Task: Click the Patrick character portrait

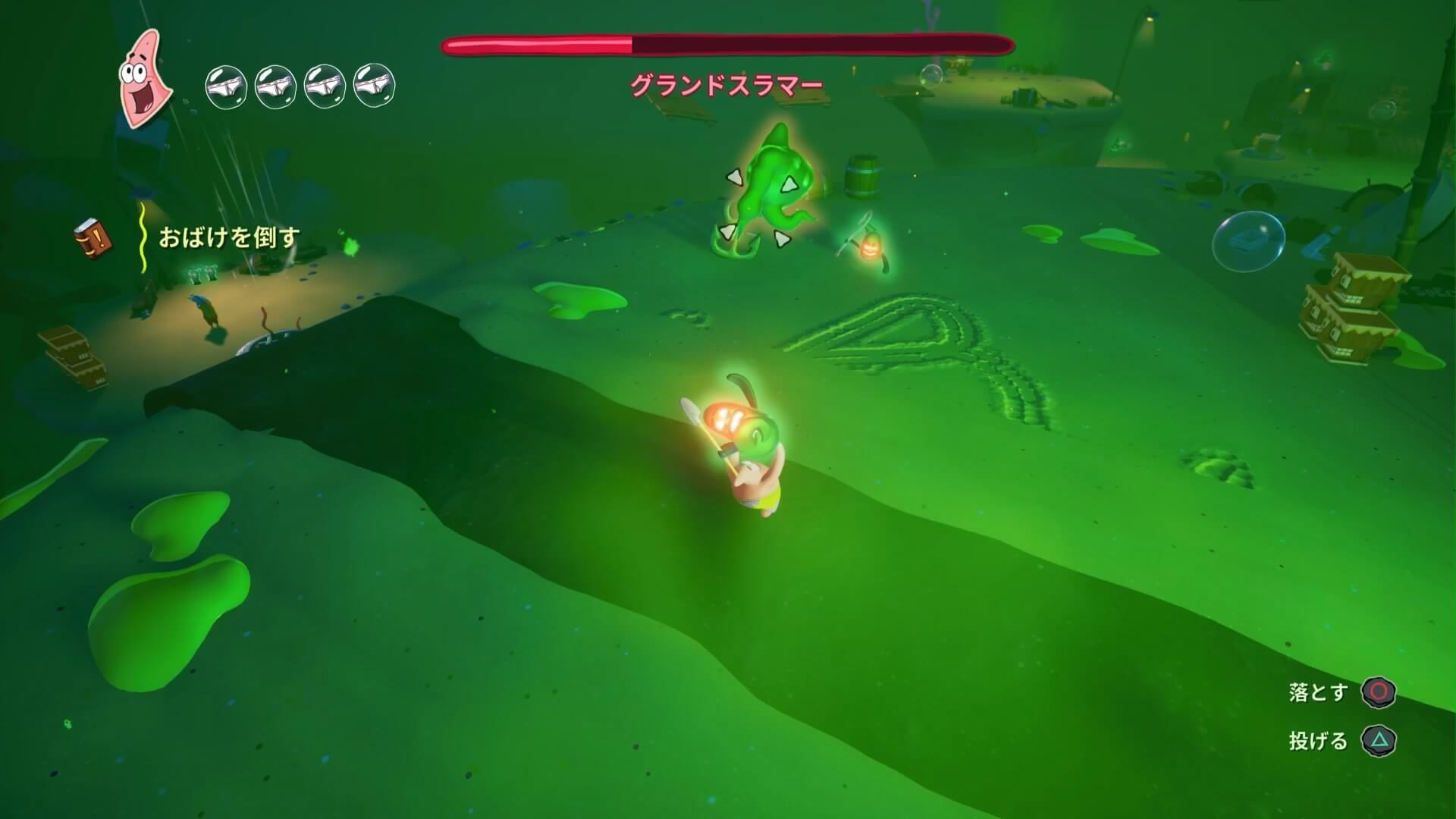Action: 144,79
